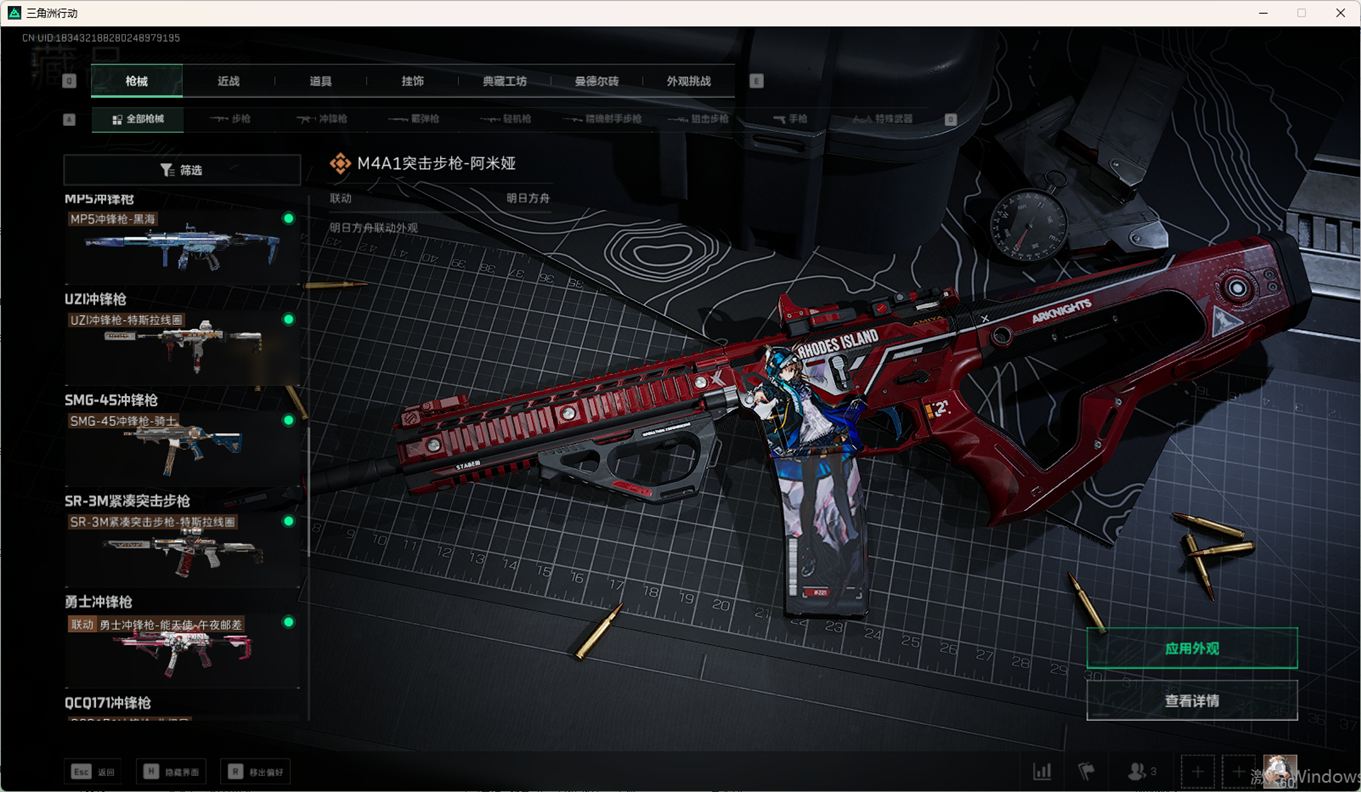Open the 曼德尔砖 tab
This screenshot has width=1361, height=792.
point(596,81)
